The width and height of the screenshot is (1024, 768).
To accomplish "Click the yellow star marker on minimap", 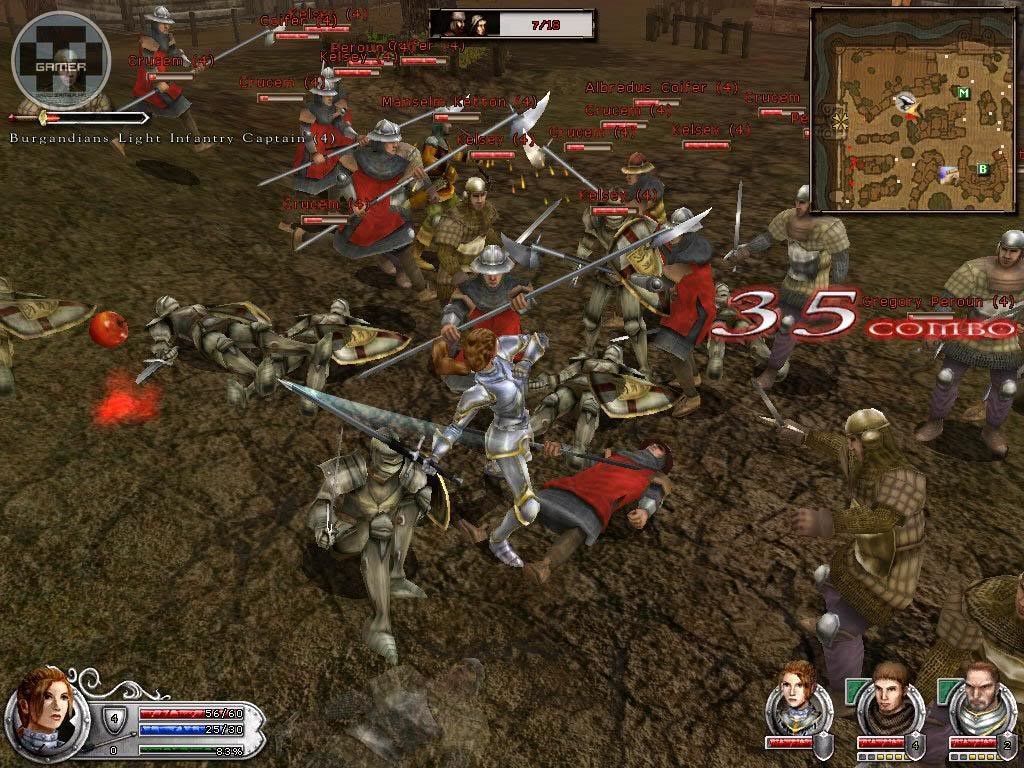I will coord(838,121).
